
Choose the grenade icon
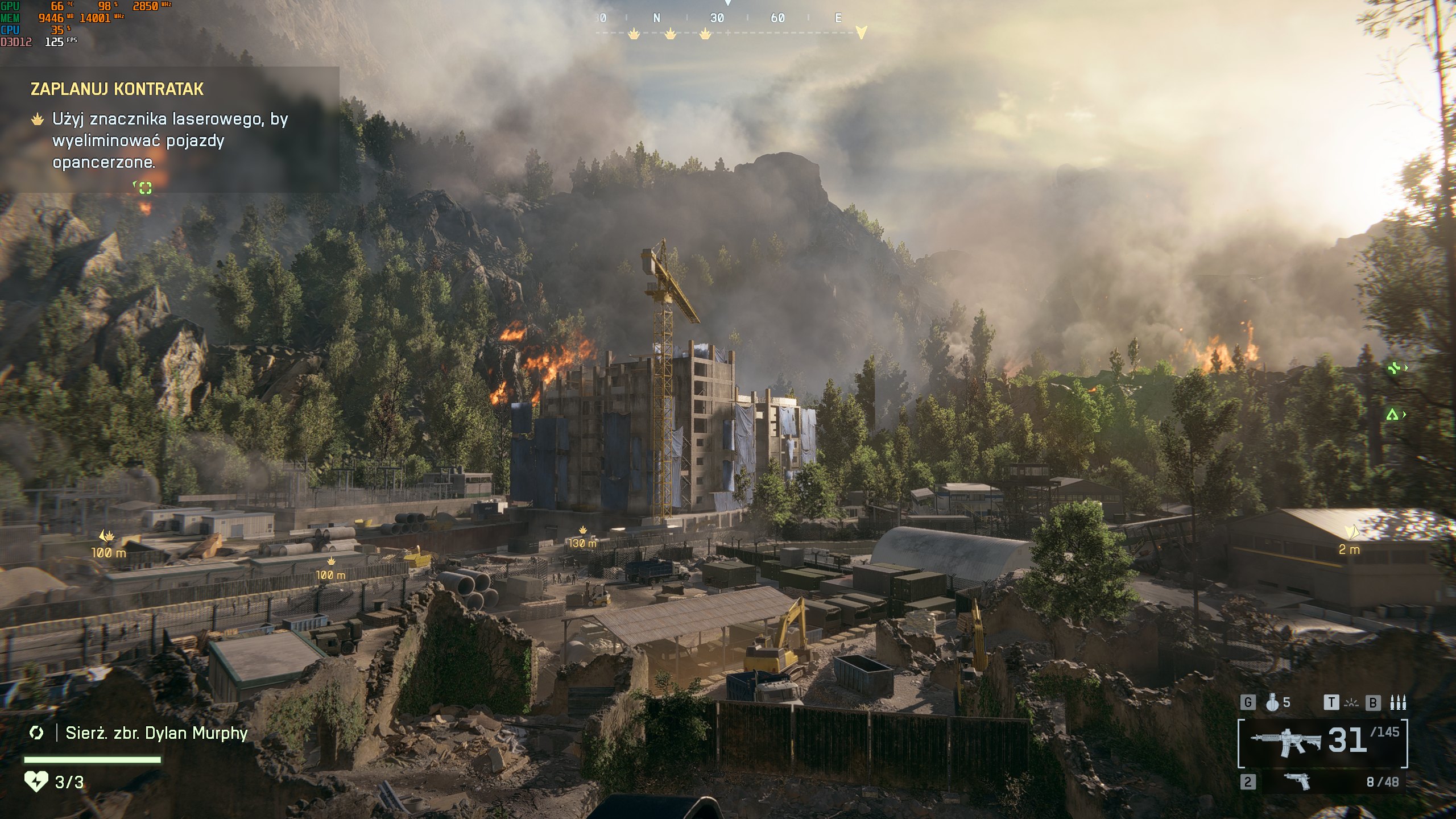coord(1272,703)
